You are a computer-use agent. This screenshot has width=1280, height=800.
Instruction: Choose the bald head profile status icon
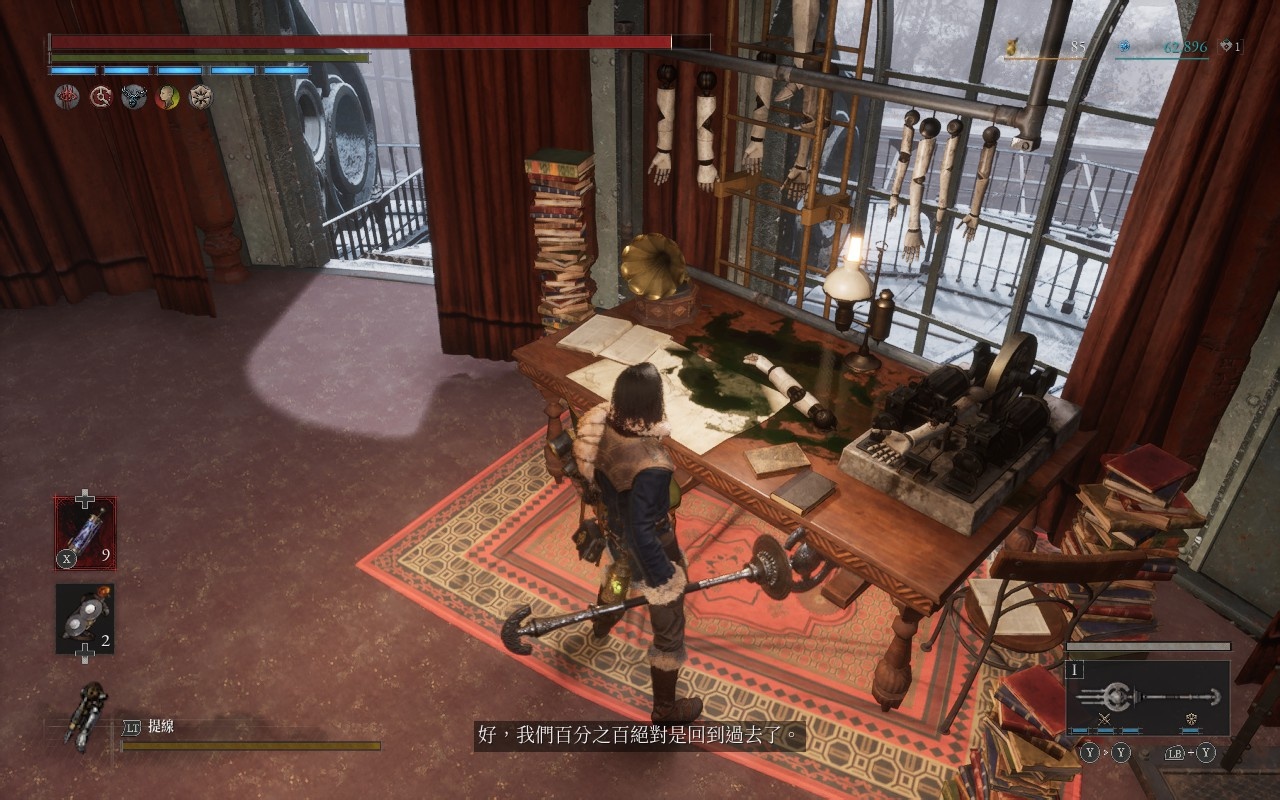[167, 97]
